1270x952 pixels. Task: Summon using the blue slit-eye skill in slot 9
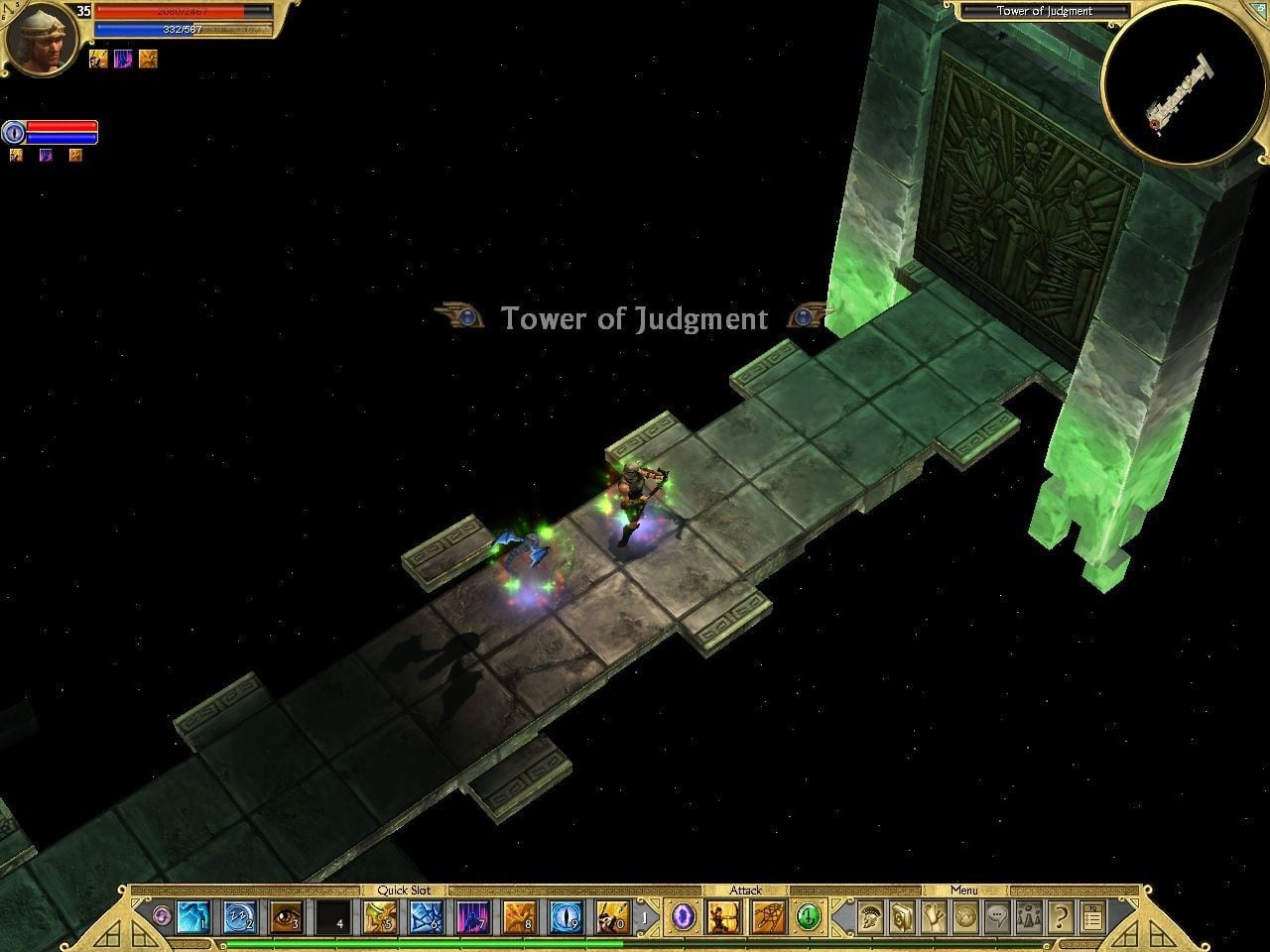566,917
